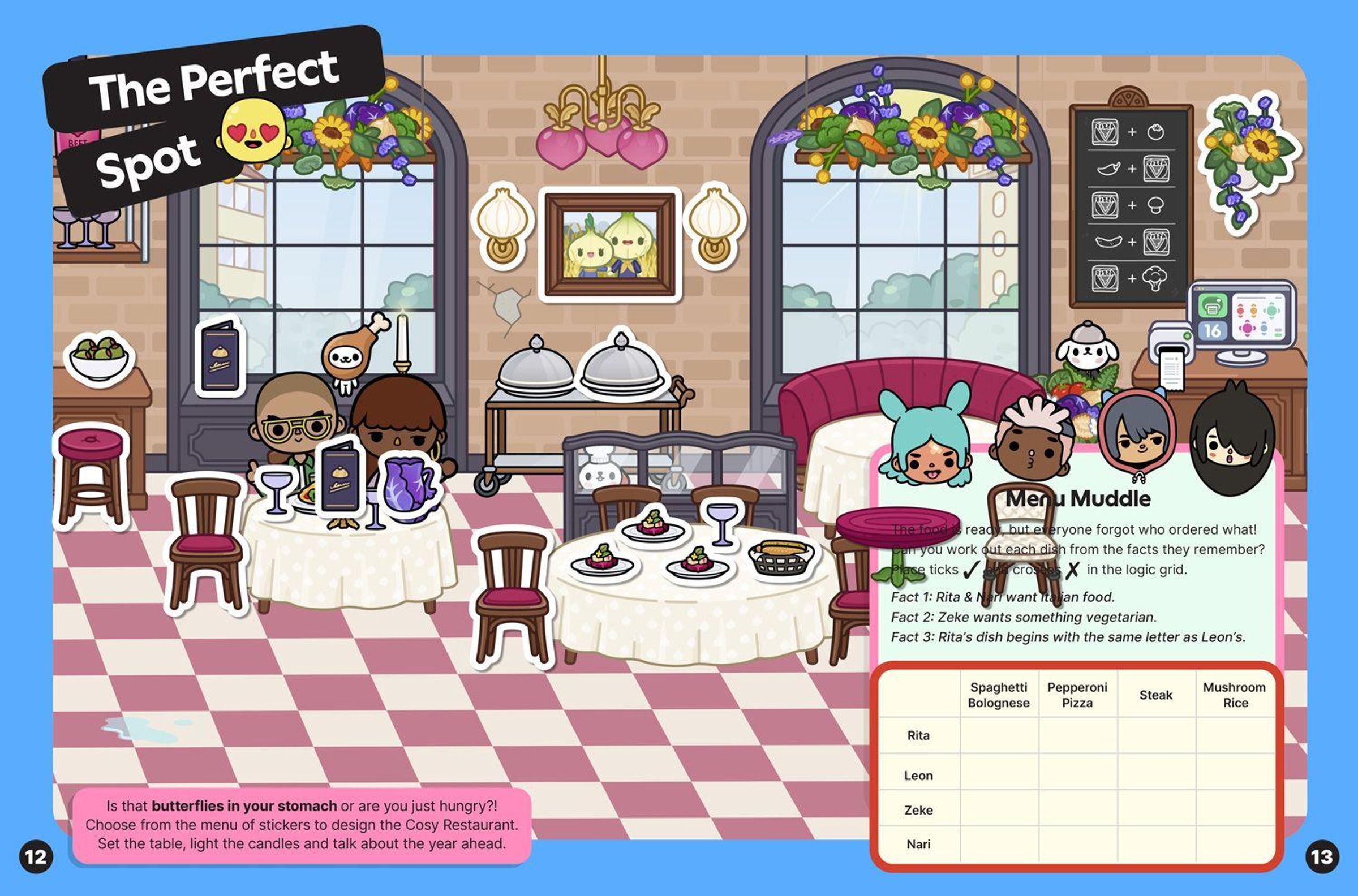Choose Leon's Mushroom Rice grid cell
This screenshot has height=896, width=1358.
click(x=1235, y=773)
